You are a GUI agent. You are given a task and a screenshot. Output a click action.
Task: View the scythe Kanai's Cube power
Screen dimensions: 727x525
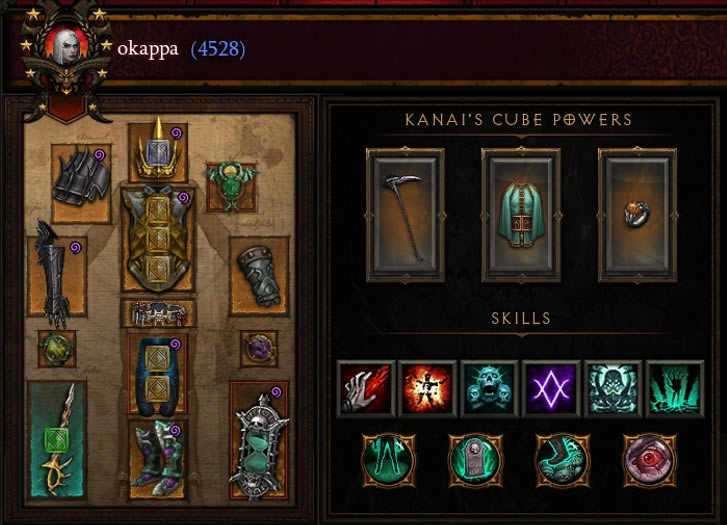click(x=405, y=213)
